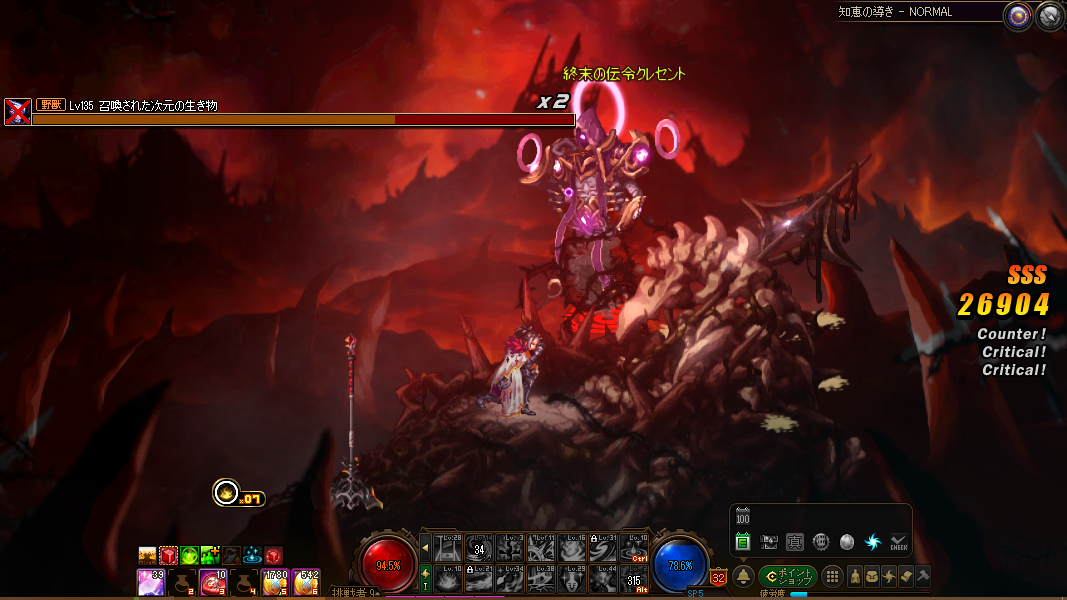The height and width of the screenshot is (600, 1067).
Task: Open the hammer menu icon
Action: (x=922, y=576)
